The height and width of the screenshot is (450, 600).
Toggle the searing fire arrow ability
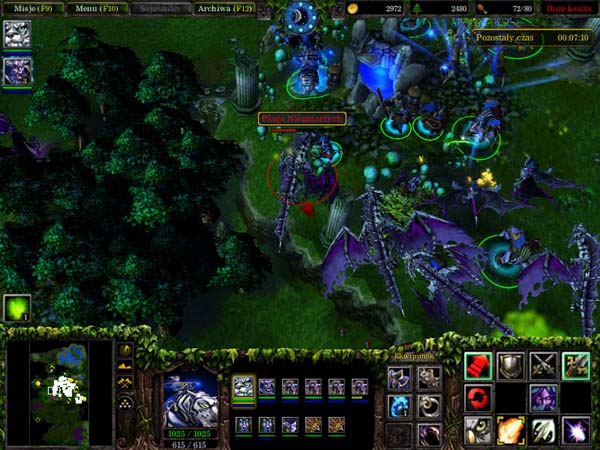coord(510,431)
